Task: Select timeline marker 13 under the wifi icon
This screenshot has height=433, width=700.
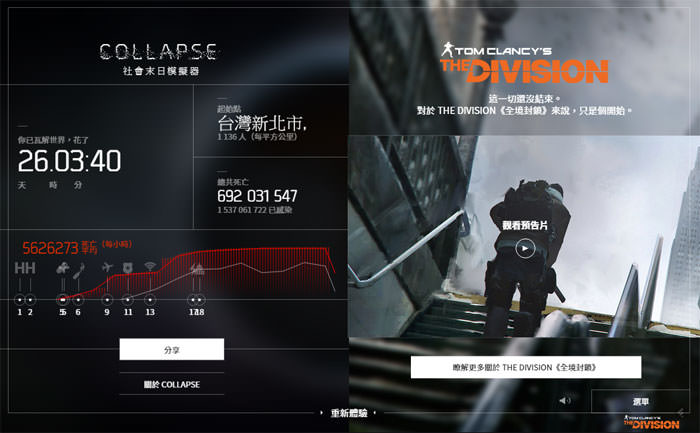Action: pos(150,299)
